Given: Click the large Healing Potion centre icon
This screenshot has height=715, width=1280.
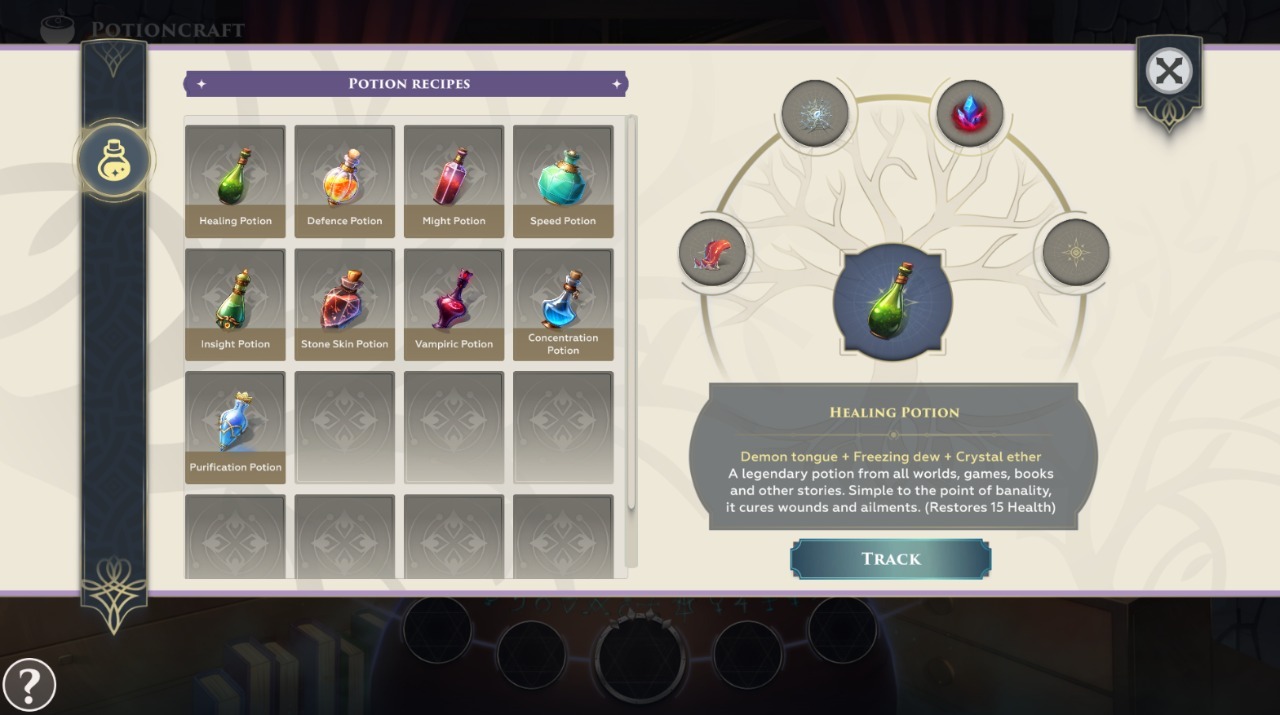Looking at the screenshot, I should pyautogui.click(x=892, y=302).
